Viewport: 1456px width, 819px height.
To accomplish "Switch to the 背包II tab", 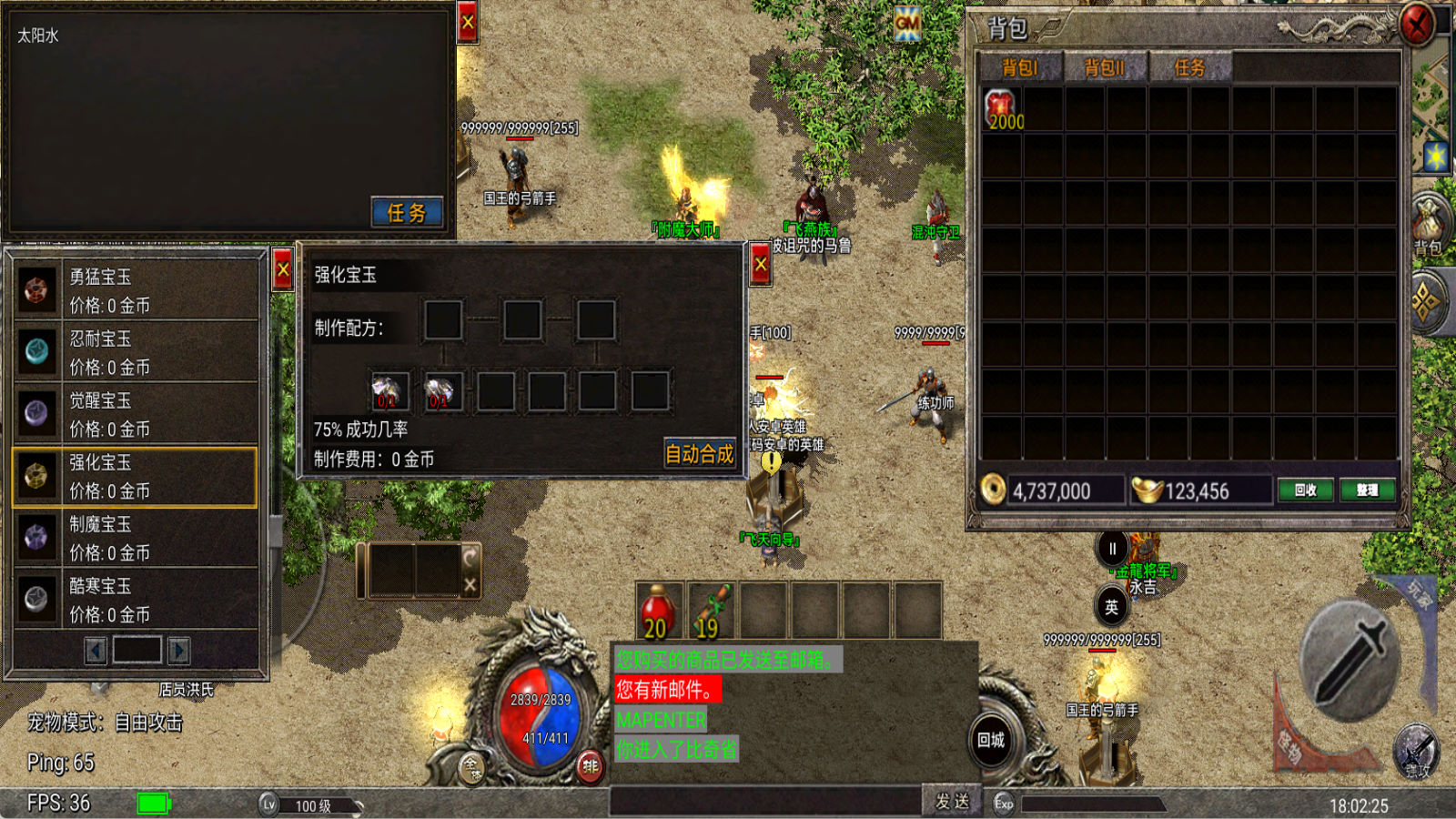I will click(x=1104, y=67).
